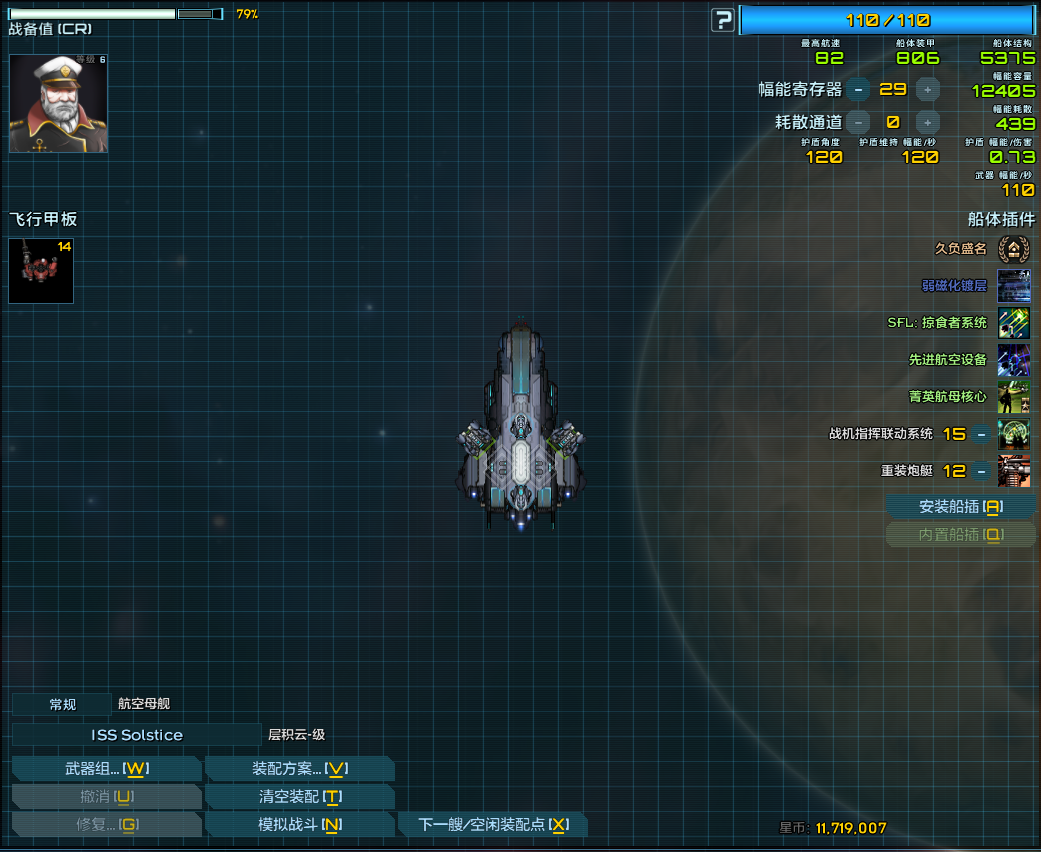
Task: Click the 内置船插 built-in hullmods button
Action: click(x=959, y=535)
